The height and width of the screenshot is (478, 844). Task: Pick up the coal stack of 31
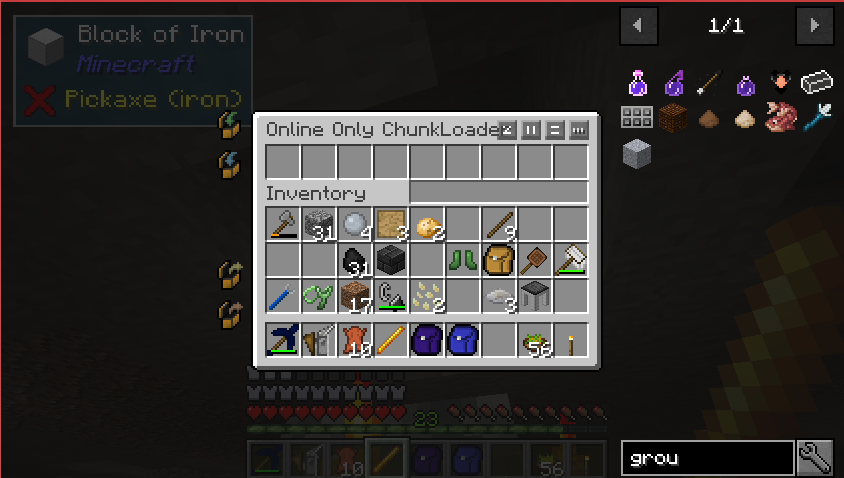[355, 261]
